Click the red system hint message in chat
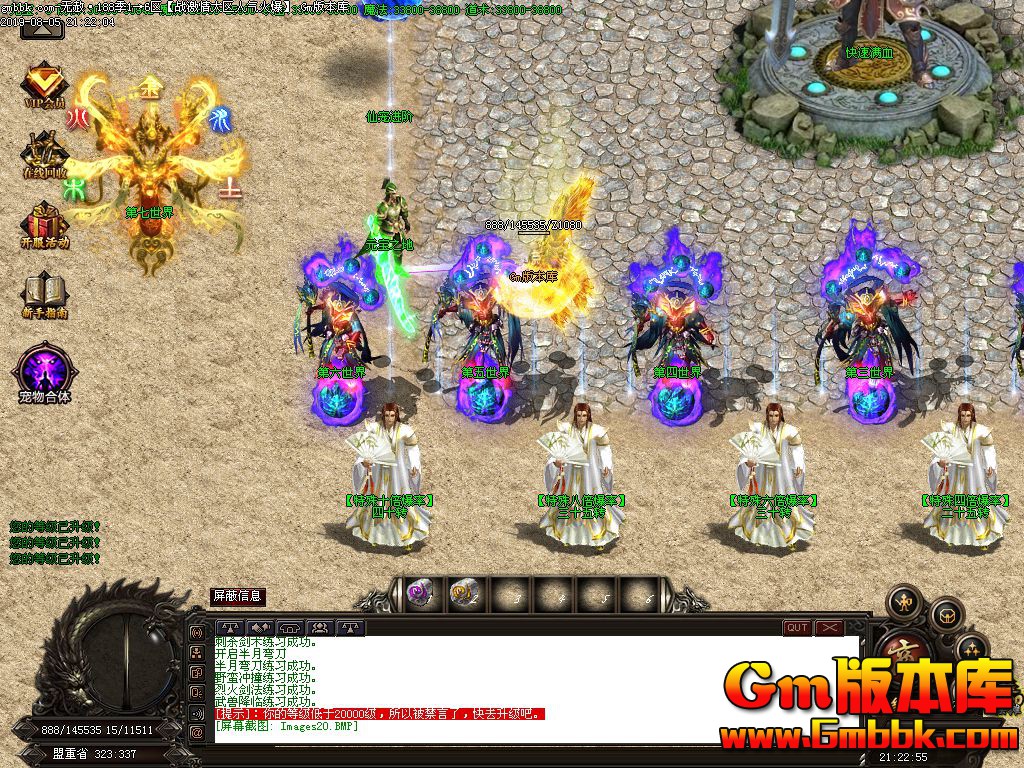Viewport: 1024px width, 768px height. [380, 714]
